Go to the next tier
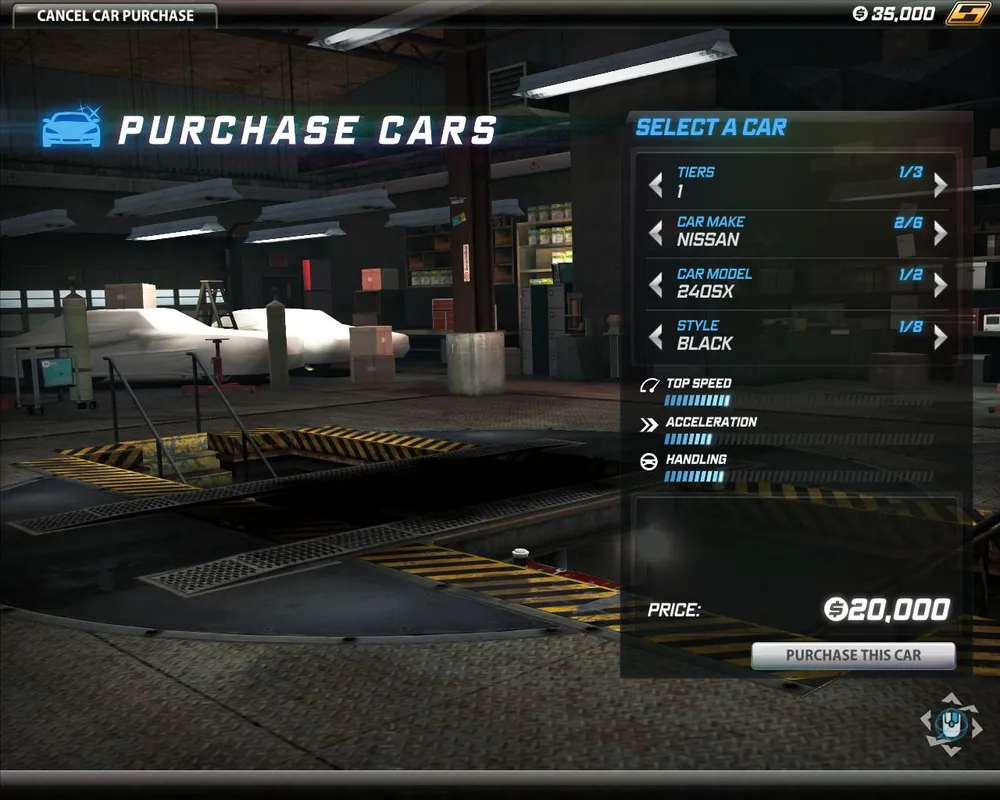The image size is (1000, 800). tap(940, 185)
